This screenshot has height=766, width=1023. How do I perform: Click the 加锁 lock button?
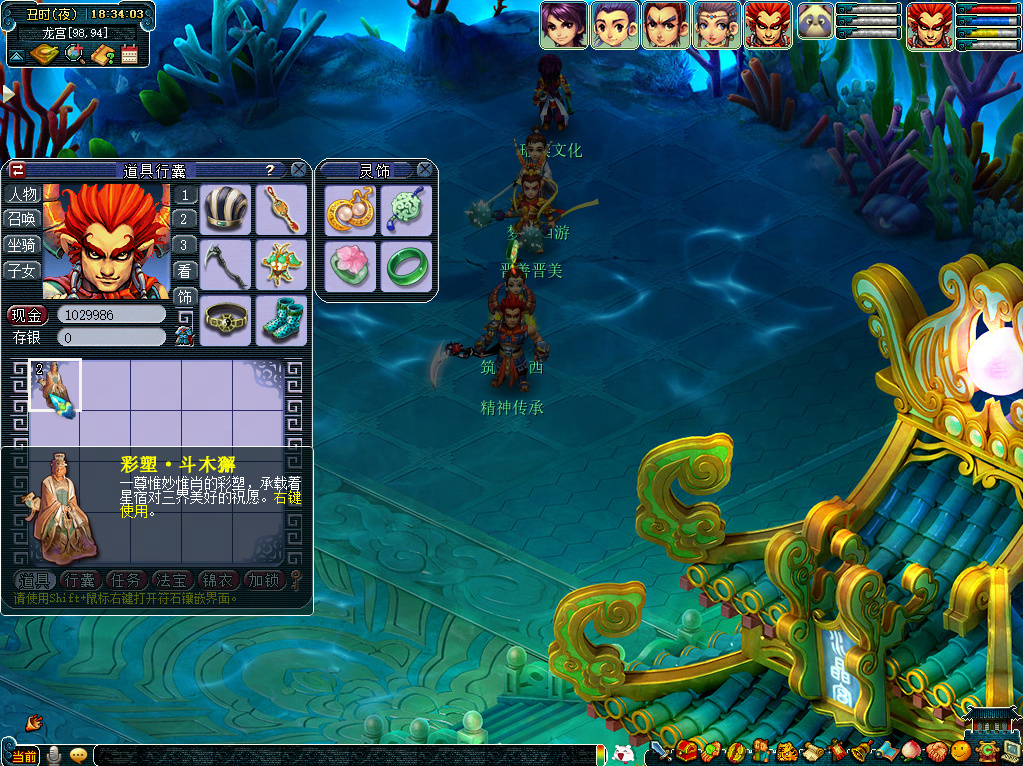(265, 580)
